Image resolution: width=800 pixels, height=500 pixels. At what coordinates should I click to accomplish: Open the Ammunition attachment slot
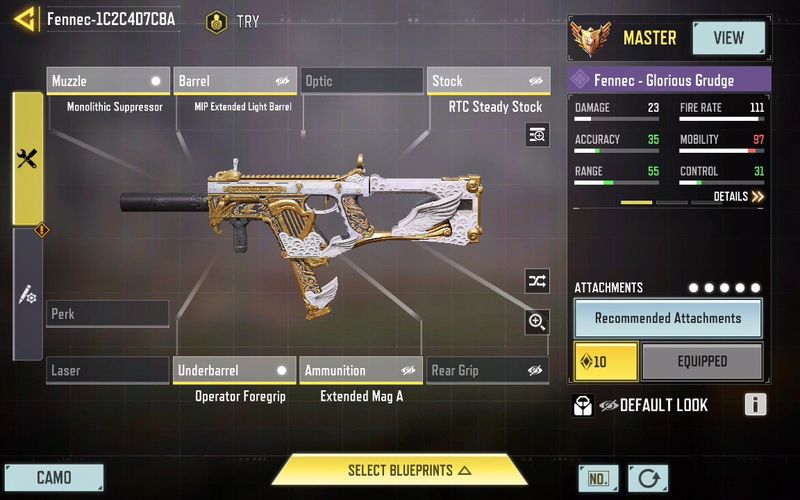point(362,371)
